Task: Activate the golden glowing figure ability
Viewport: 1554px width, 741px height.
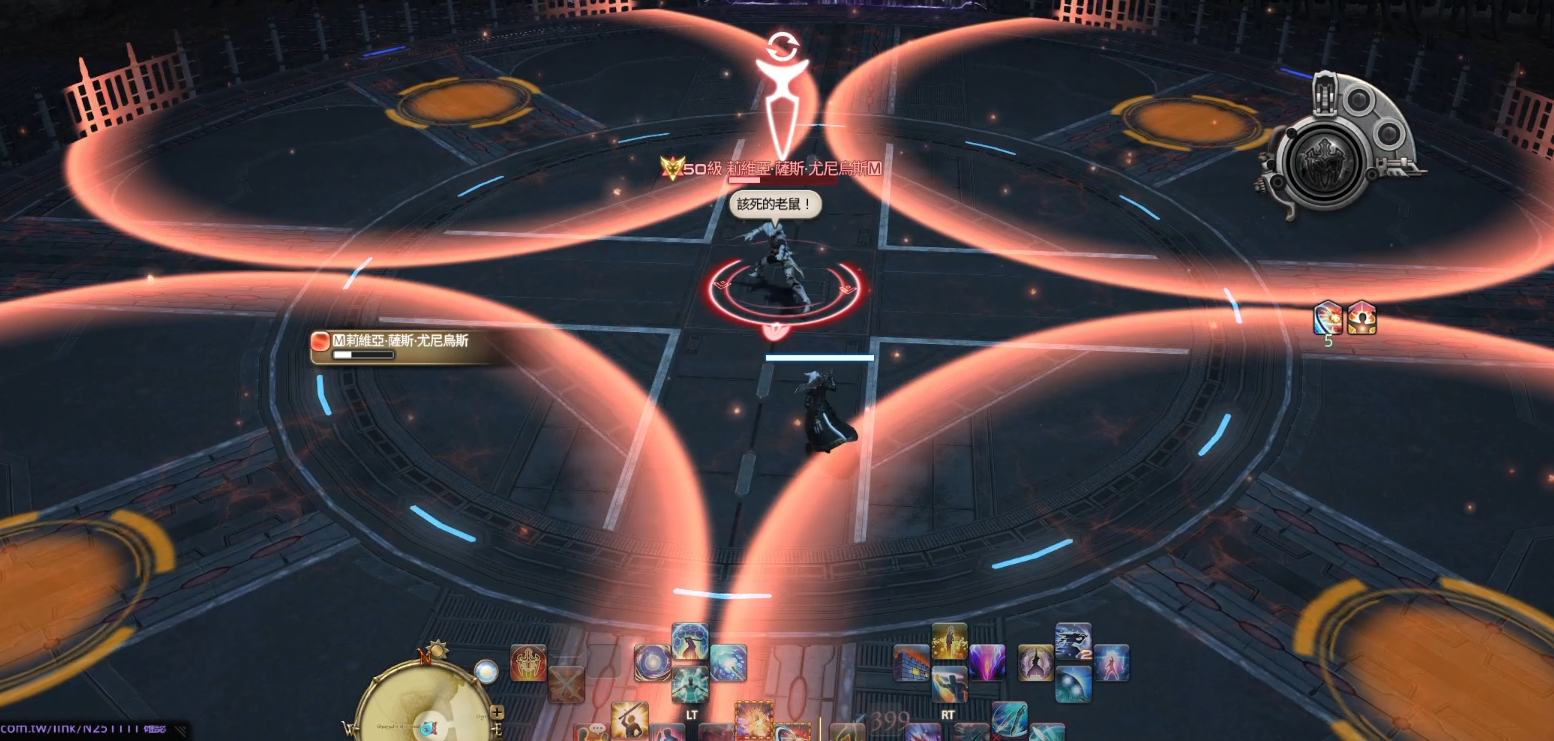Action: [x=949, y=641]
